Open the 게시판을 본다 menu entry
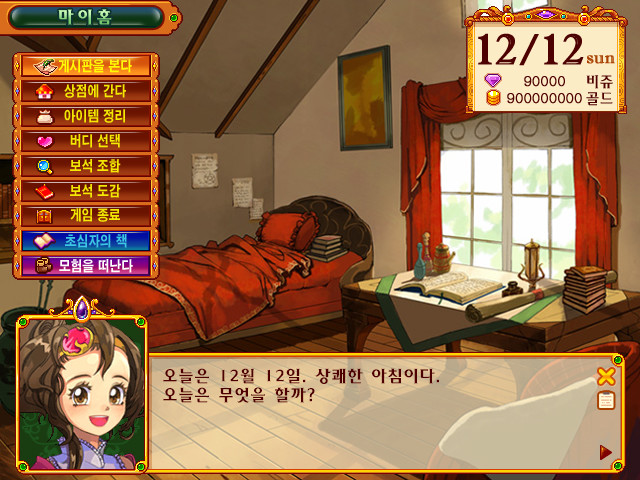 click(84, 66)
